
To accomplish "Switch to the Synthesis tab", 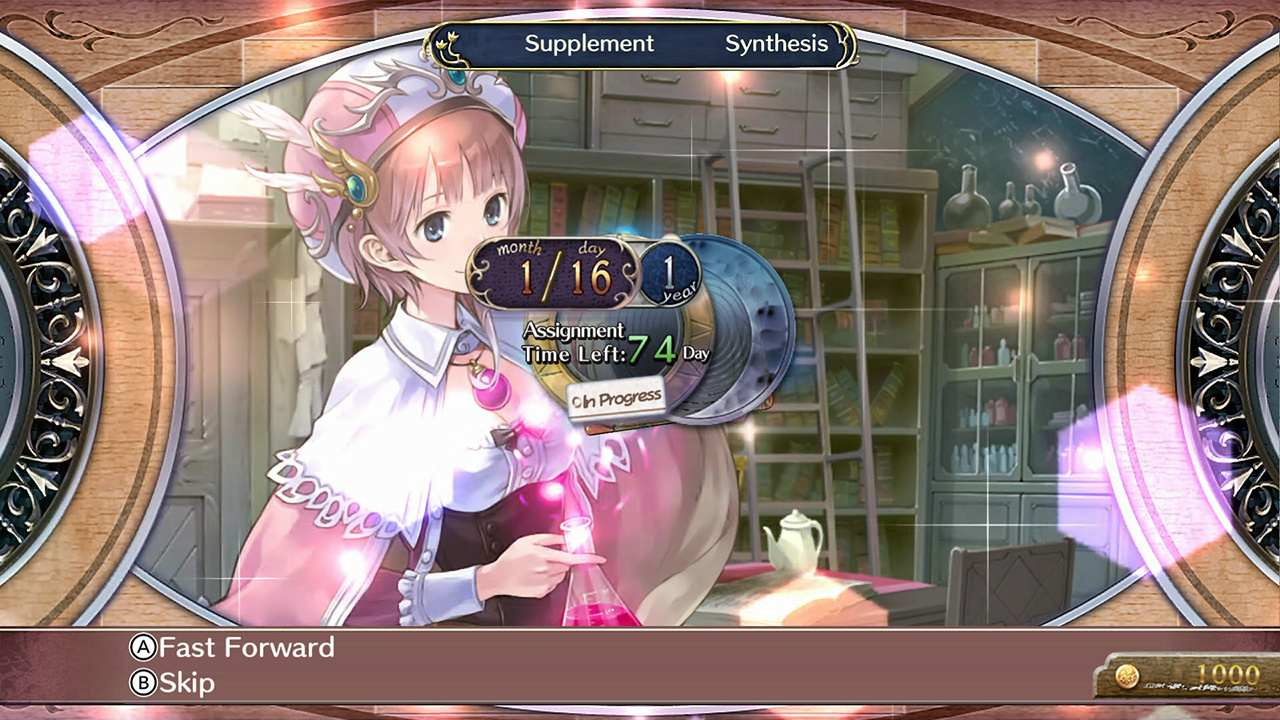I will (x=776, y=43).
